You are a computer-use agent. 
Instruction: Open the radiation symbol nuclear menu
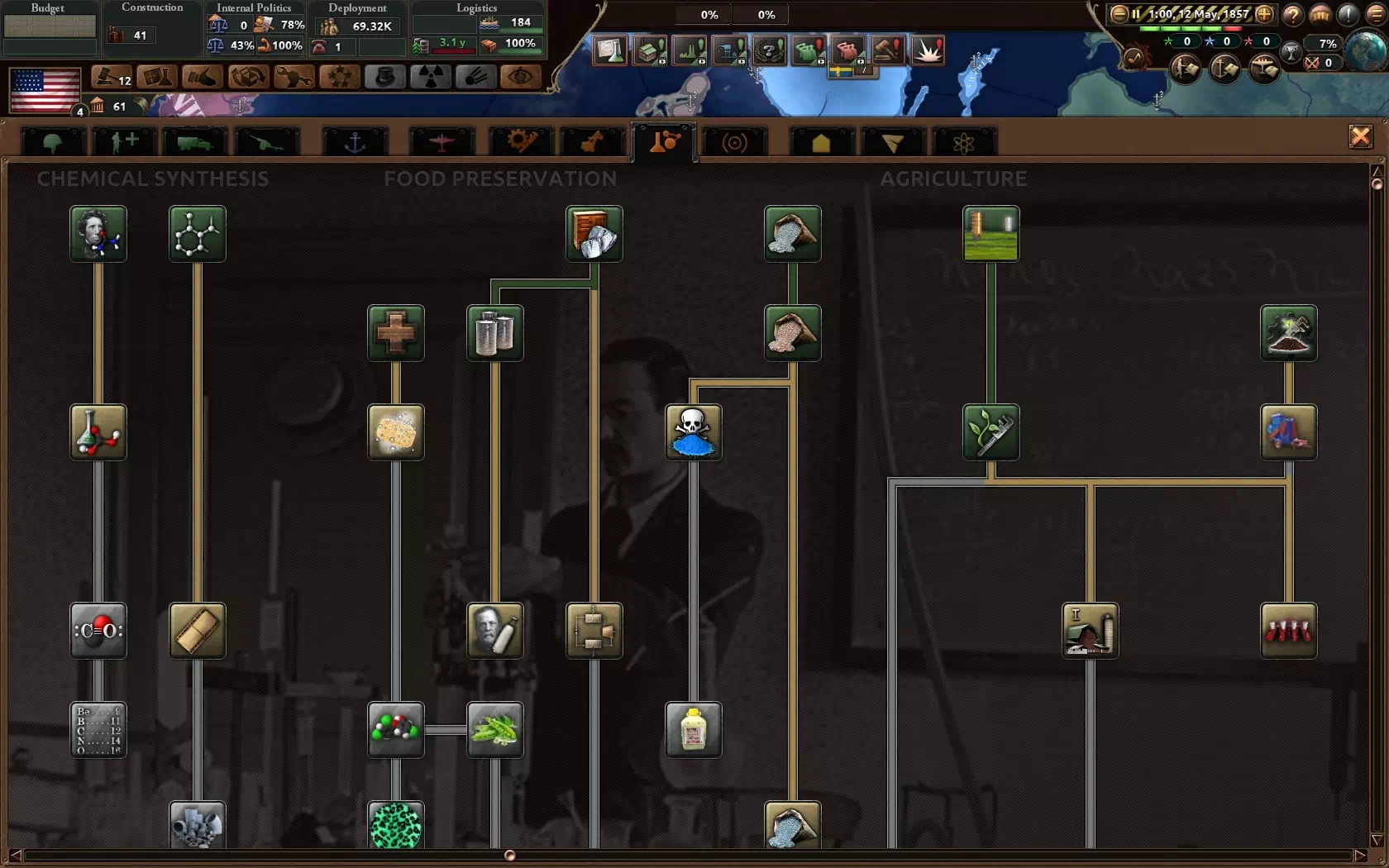[430, 77]
